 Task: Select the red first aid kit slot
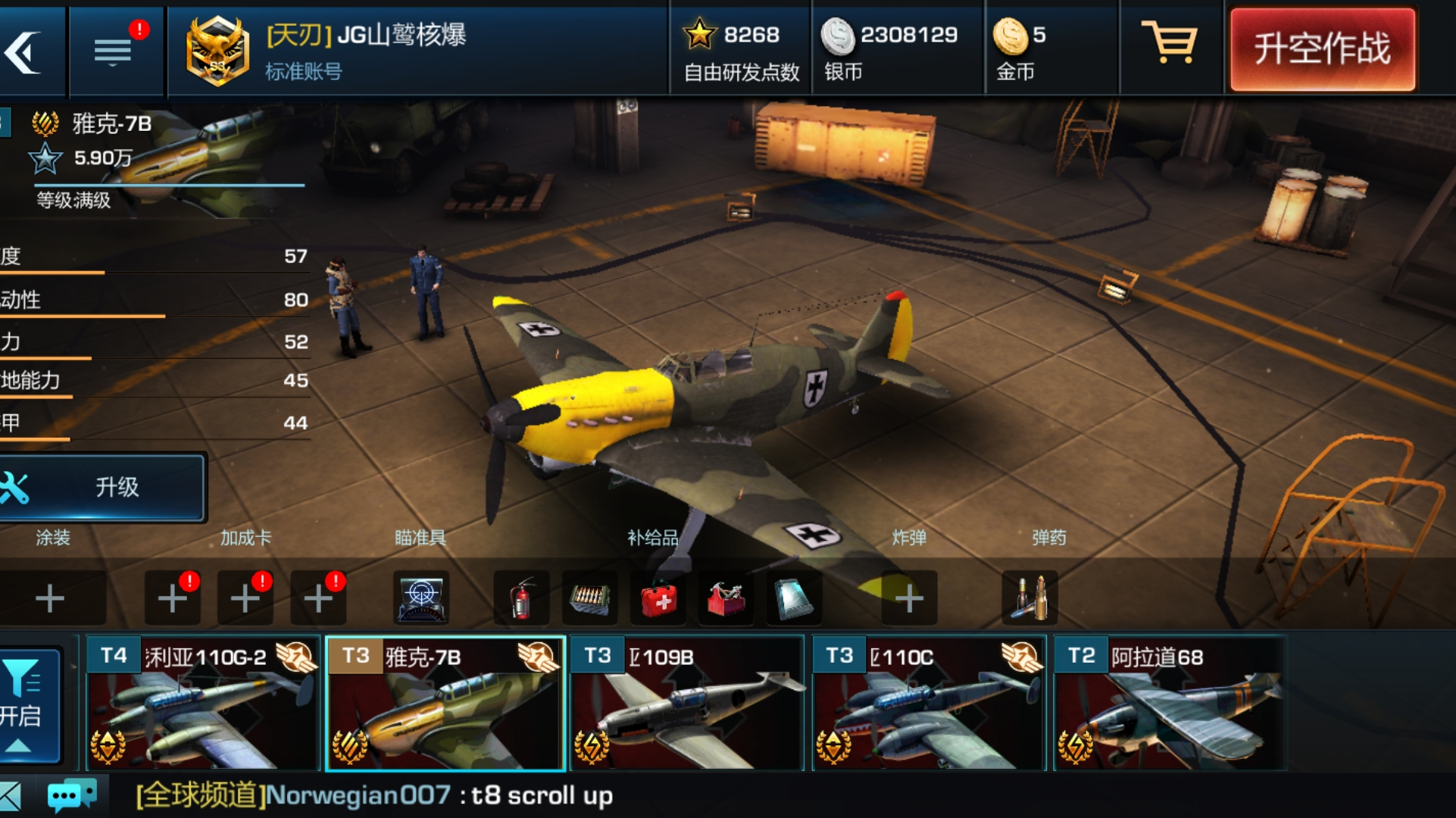tap(658, 599)
